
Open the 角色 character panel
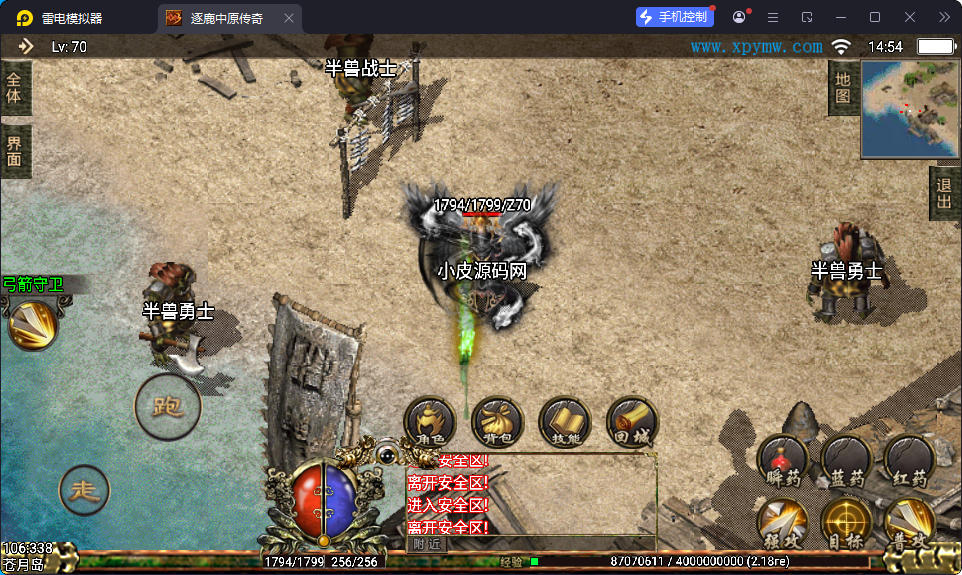tap(430, 422)
